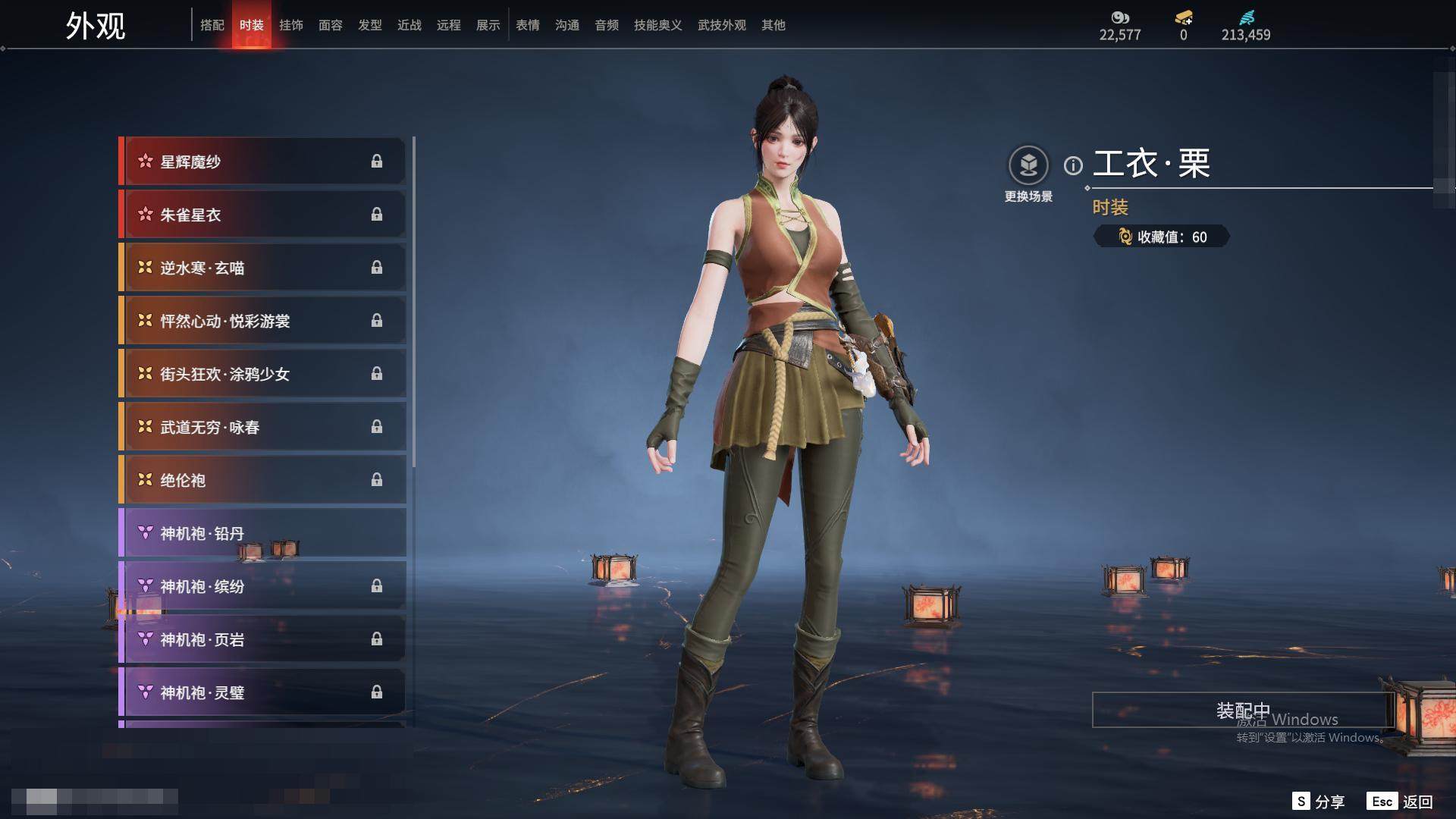Open the info icon beside 工衣·栗
The width and height of the screenshot is (1456, 819).
click(1073, 165)
